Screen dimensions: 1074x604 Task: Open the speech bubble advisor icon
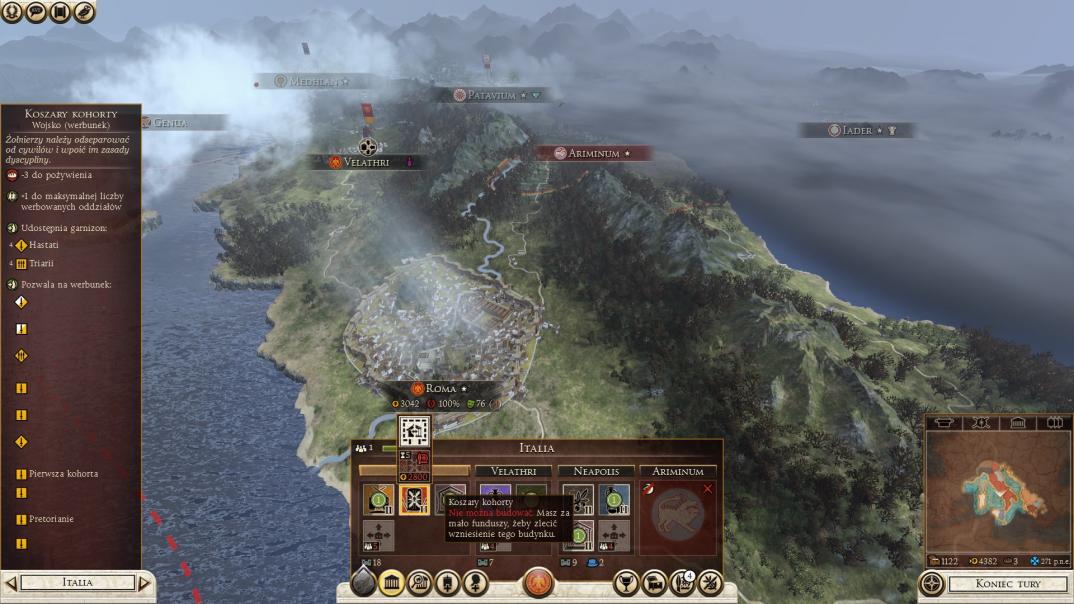pyautogui.click(x=36, y=12)
